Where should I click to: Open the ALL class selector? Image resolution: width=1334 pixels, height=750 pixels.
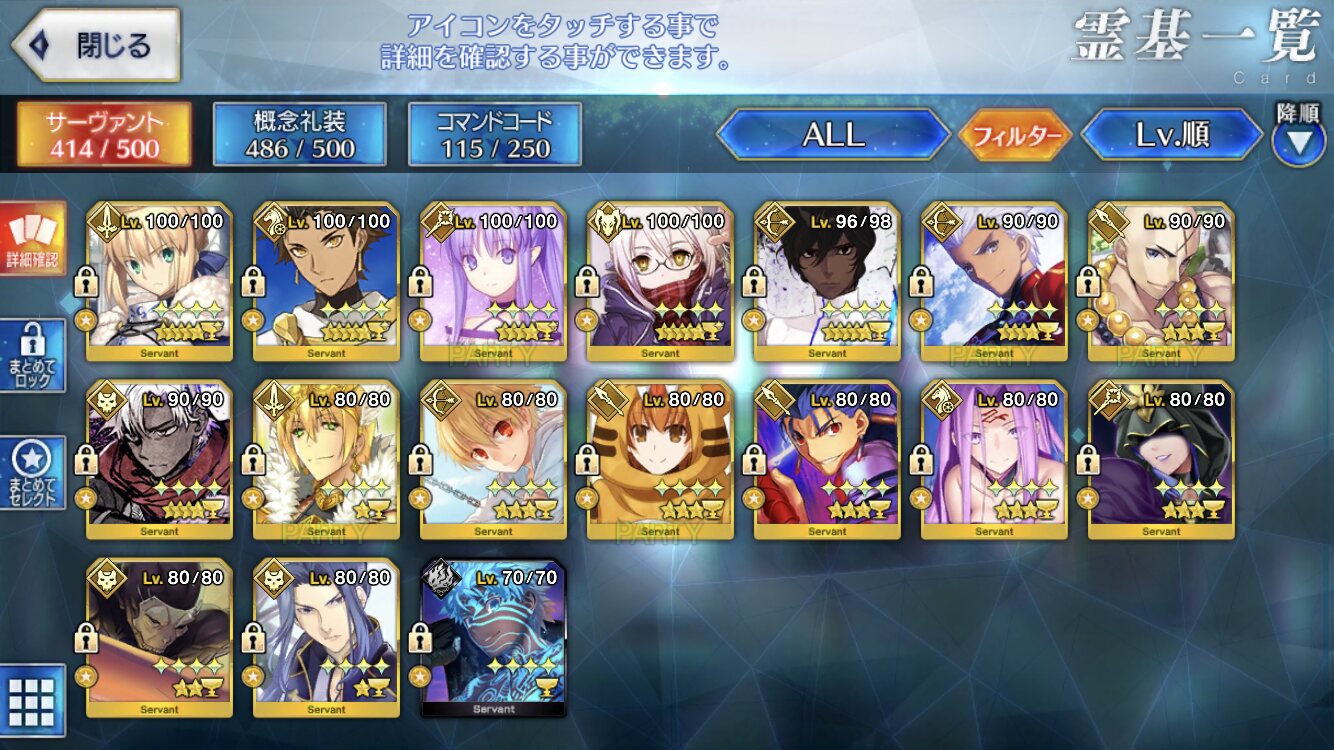coord(833,135)
